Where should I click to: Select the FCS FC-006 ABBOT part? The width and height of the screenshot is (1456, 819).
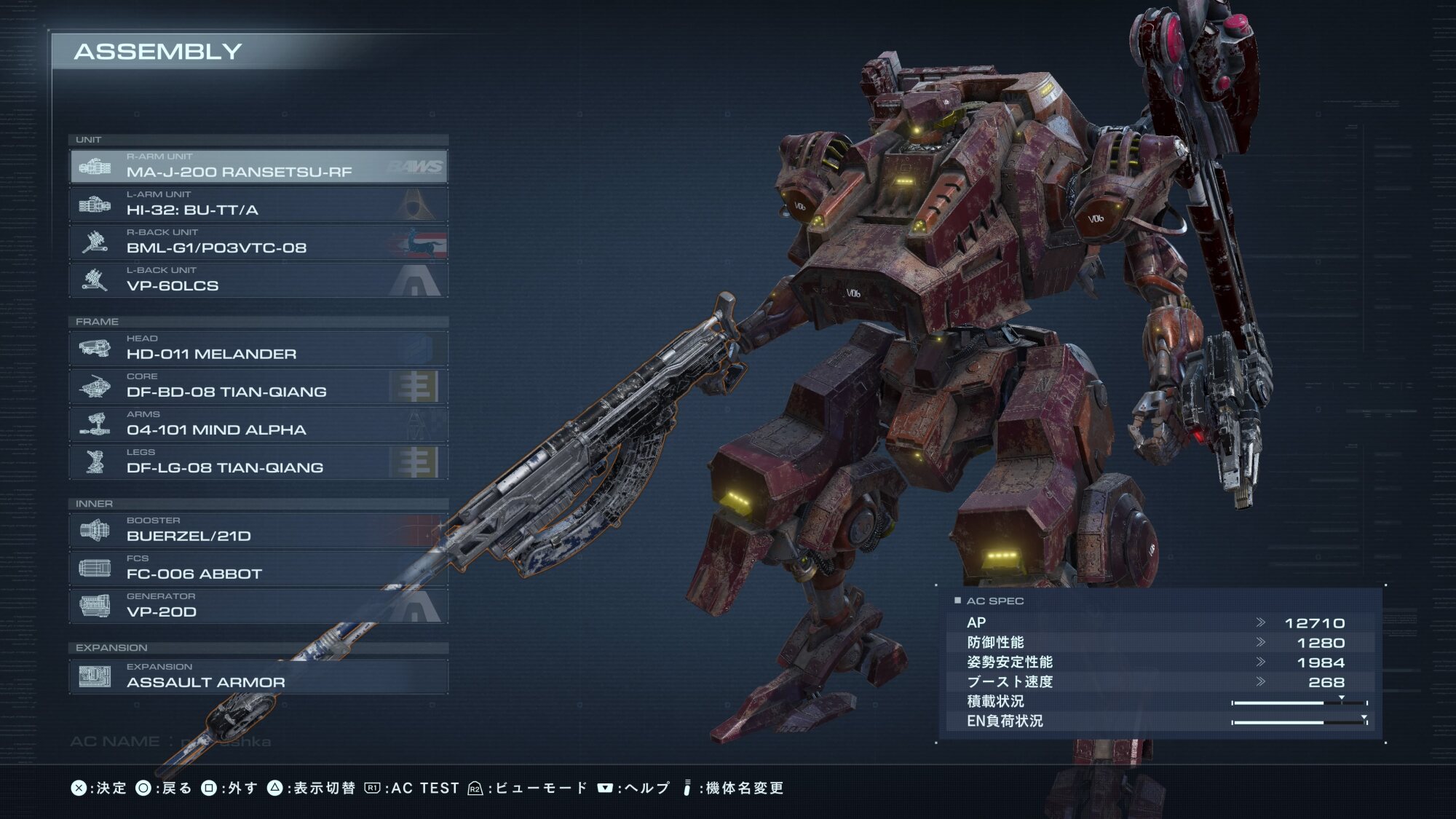point(258,569)
